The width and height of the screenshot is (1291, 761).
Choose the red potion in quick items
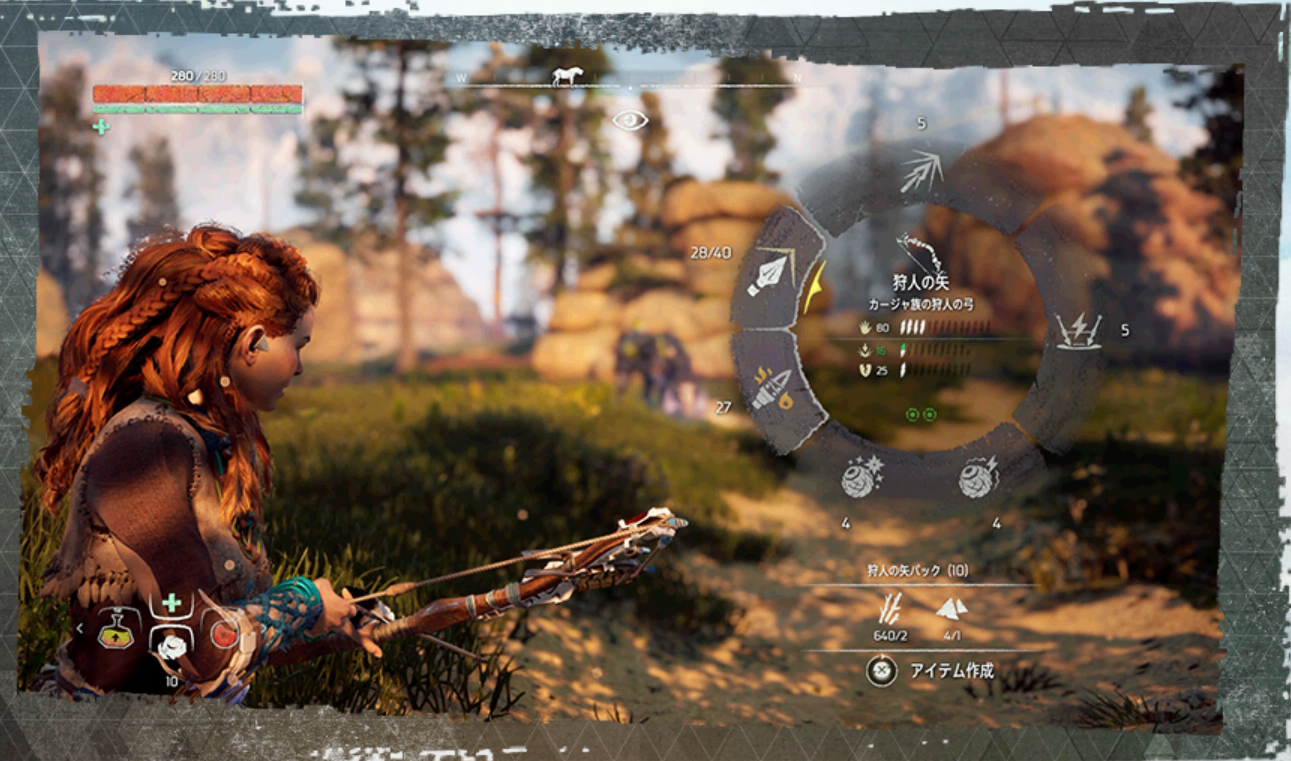click(x=225, y=634)
